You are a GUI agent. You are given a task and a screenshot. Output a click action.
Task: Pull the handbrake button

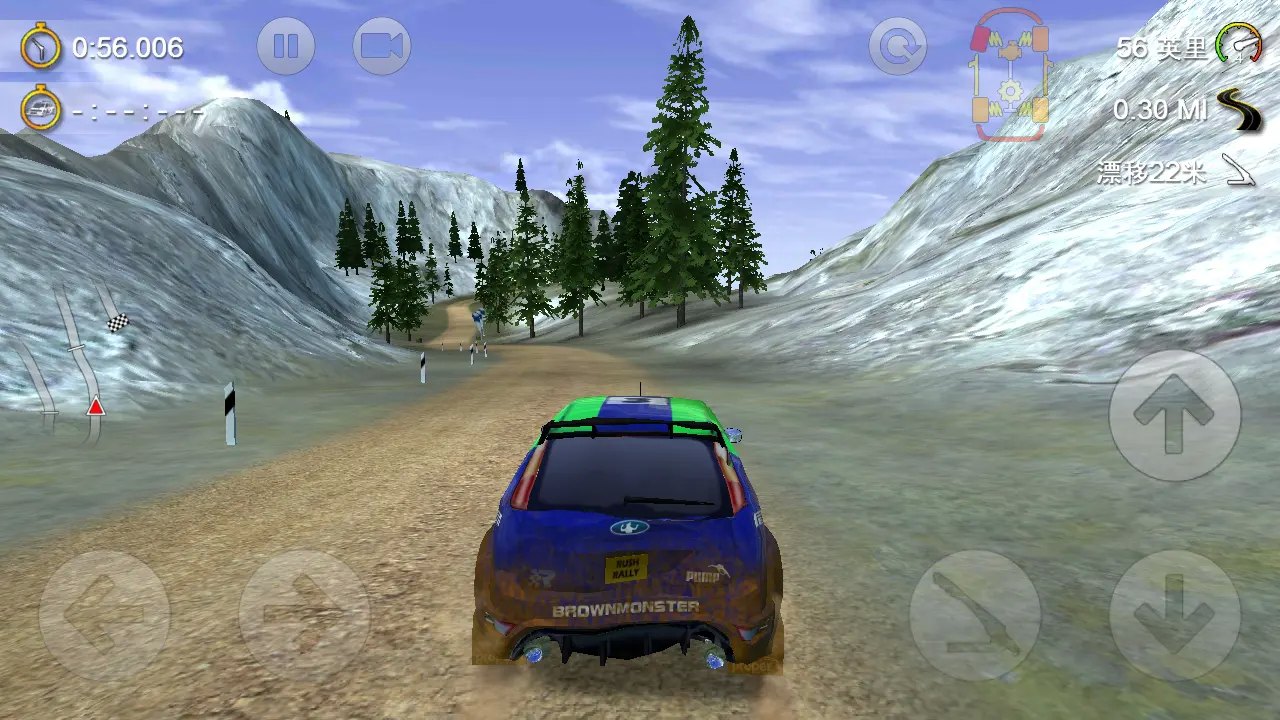(974, 616)
